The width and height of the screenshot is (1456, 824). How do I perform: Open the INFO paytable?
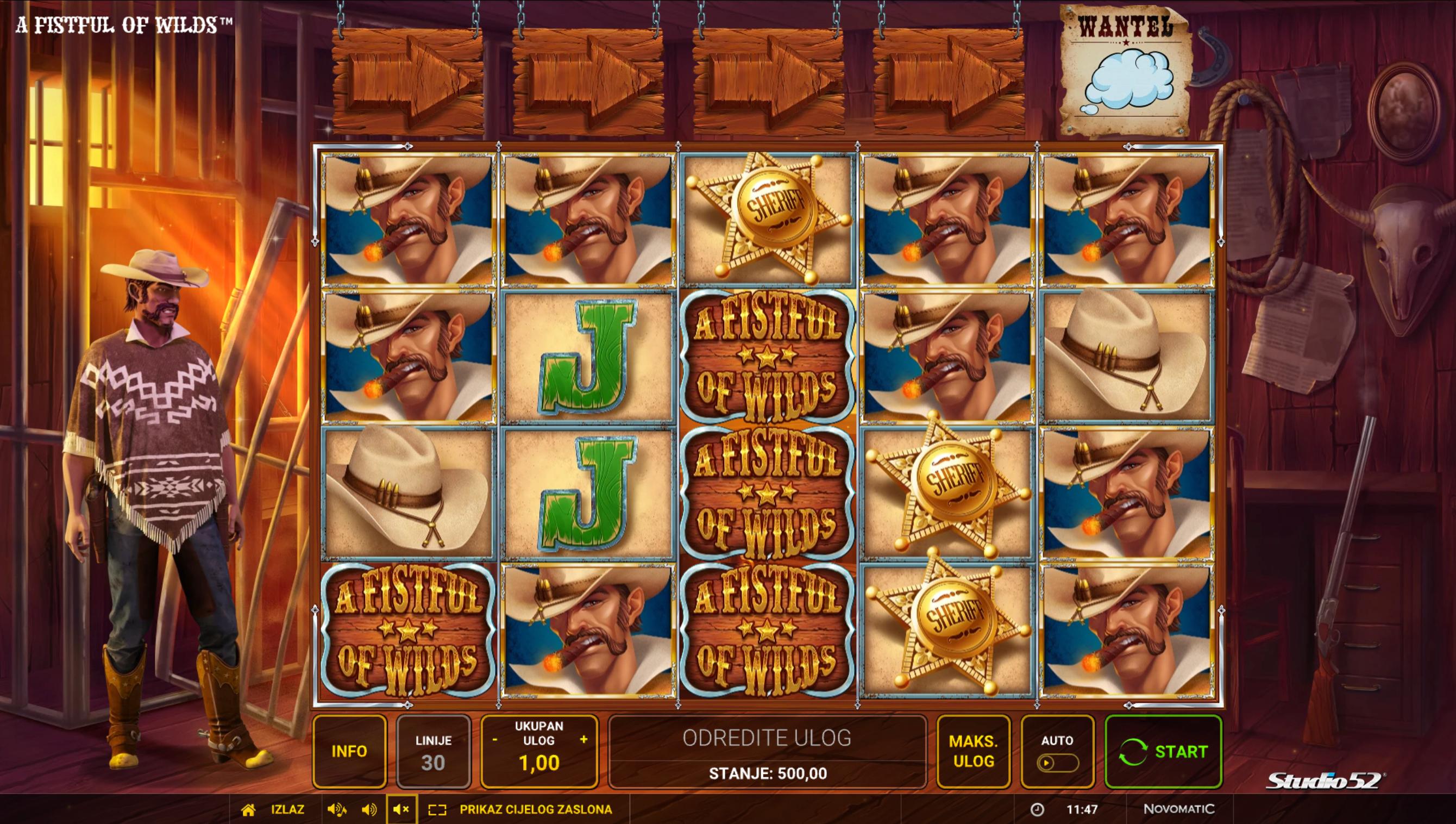click(x=349, y=751)
